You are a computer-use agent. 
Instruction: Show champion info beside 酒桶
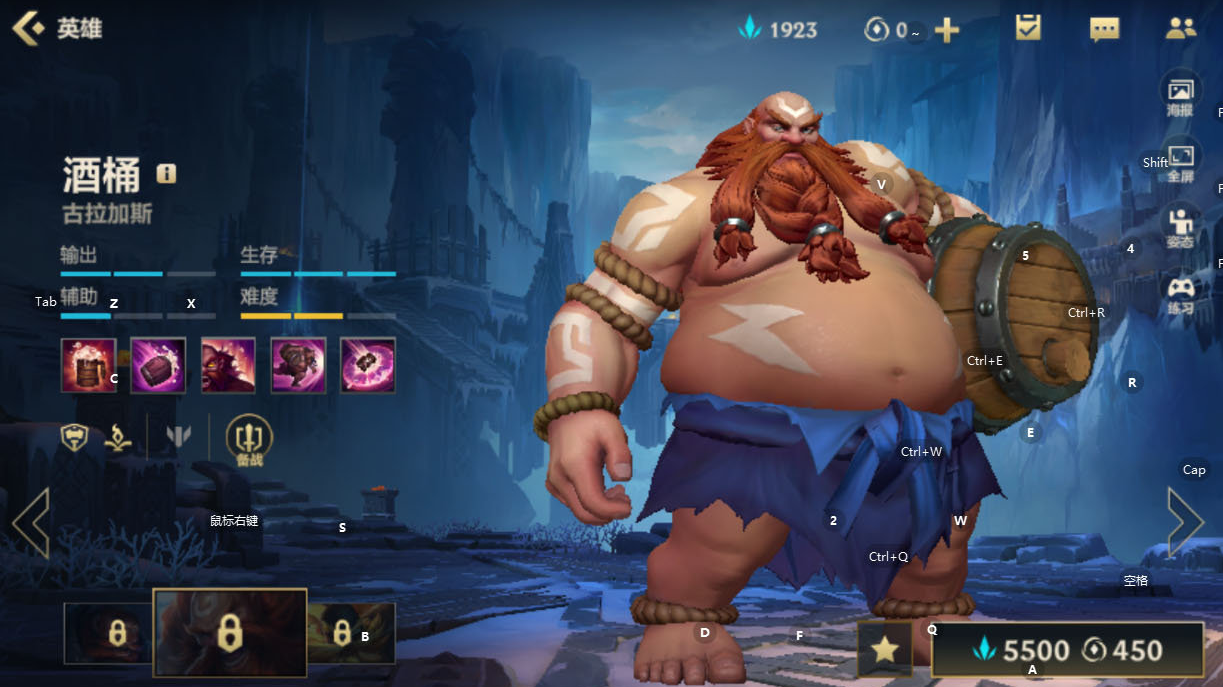coord(166,174)
